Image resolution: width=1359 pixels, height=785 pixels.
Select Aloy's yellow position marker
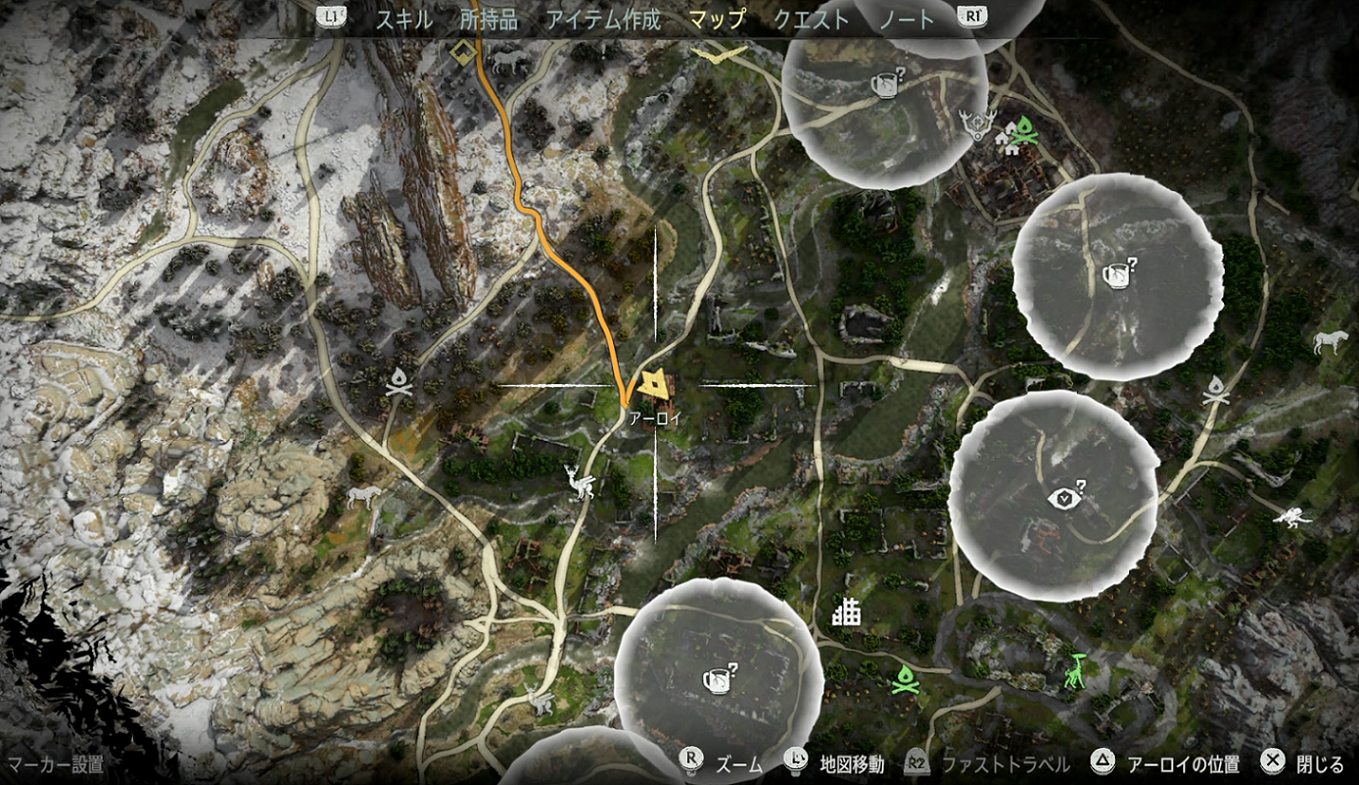[x=655, y=383]
